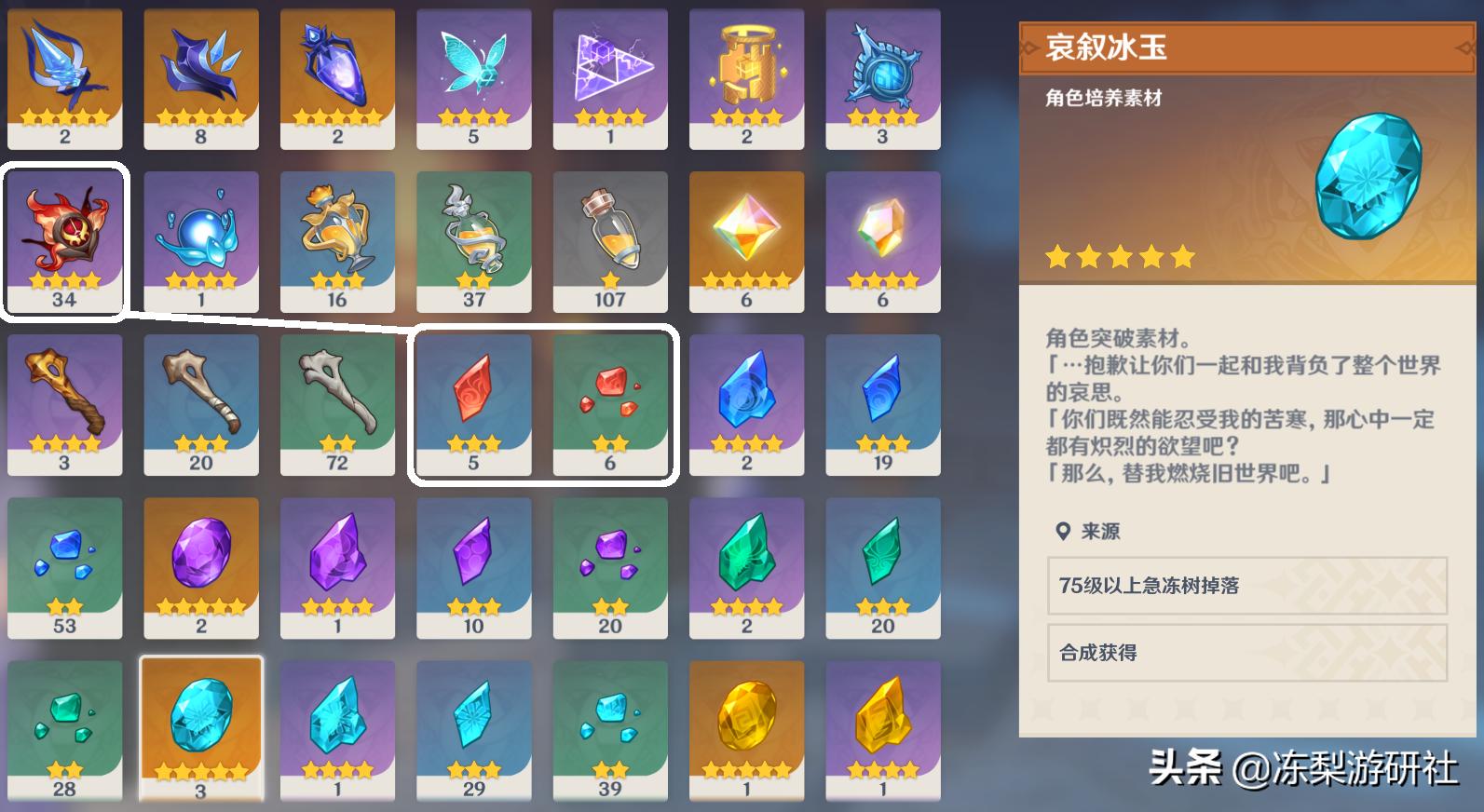Select the red Agnidus Agate Sliver
The image size is (1484, 812).
(474, 400)
